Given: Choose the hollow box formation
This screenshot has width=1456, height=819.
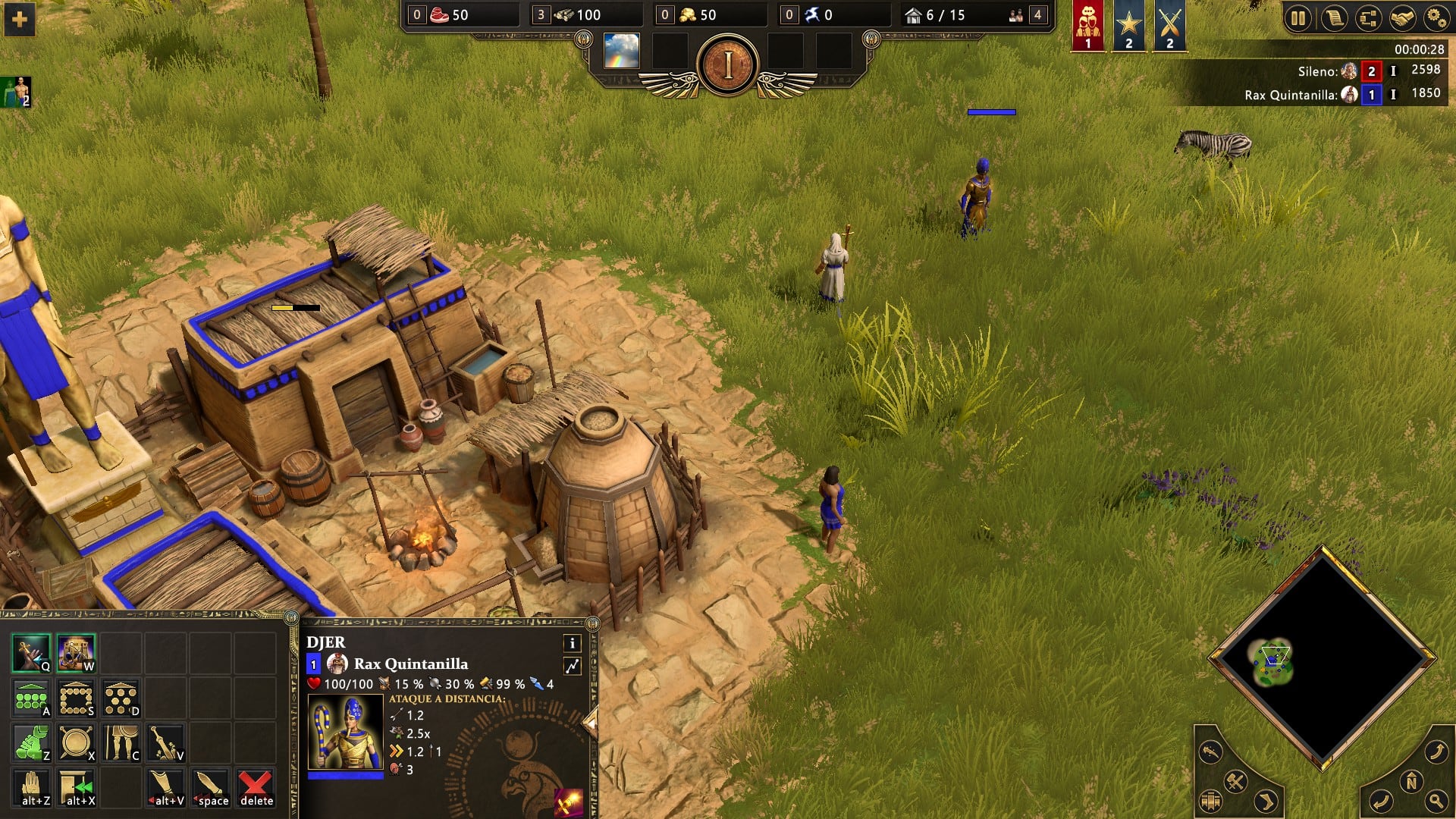Looking at the screenshot, I should [x=76, y=698].
